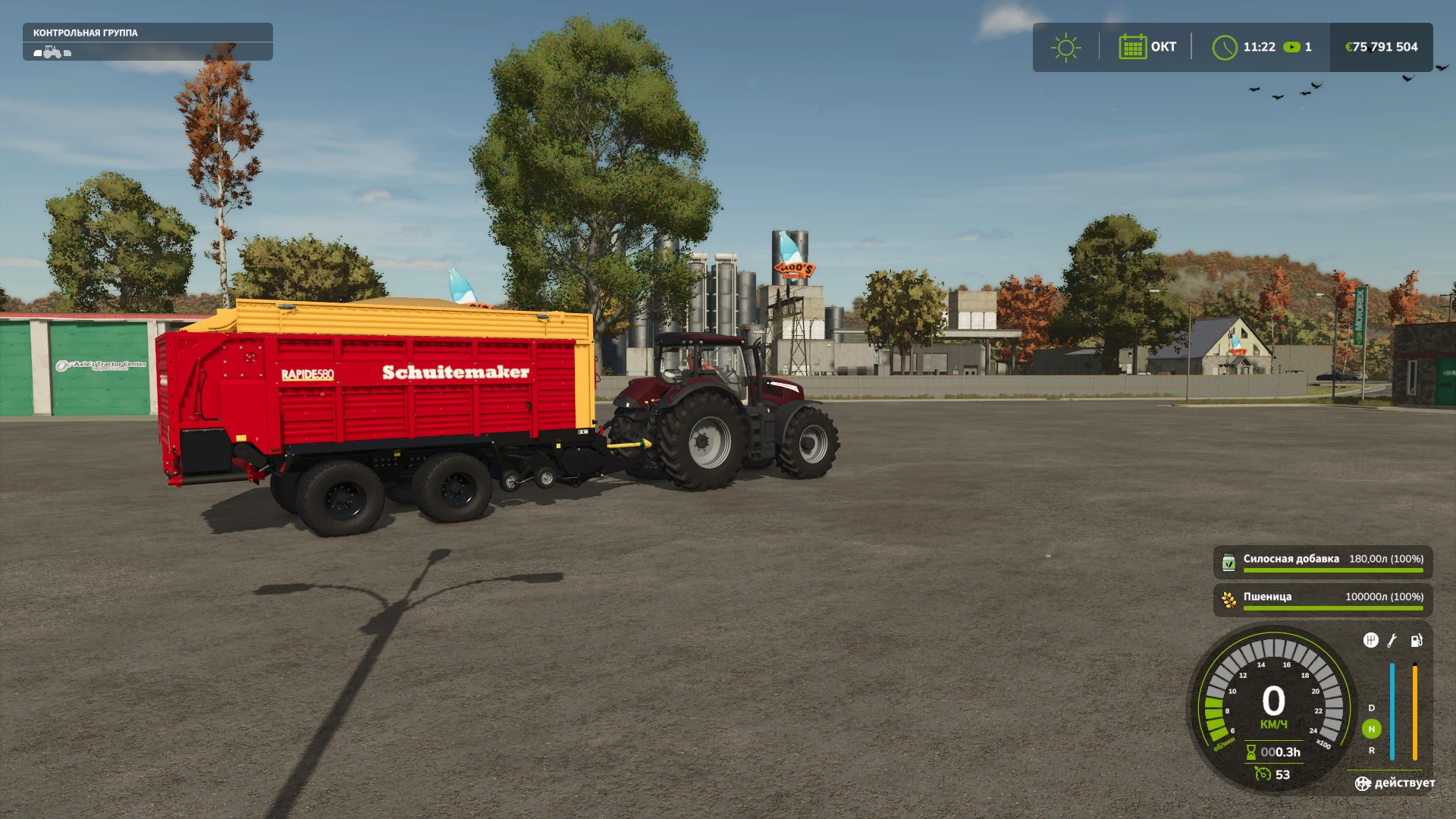
Task: Click the clock icon beside 11:22
Action: 1224,47
